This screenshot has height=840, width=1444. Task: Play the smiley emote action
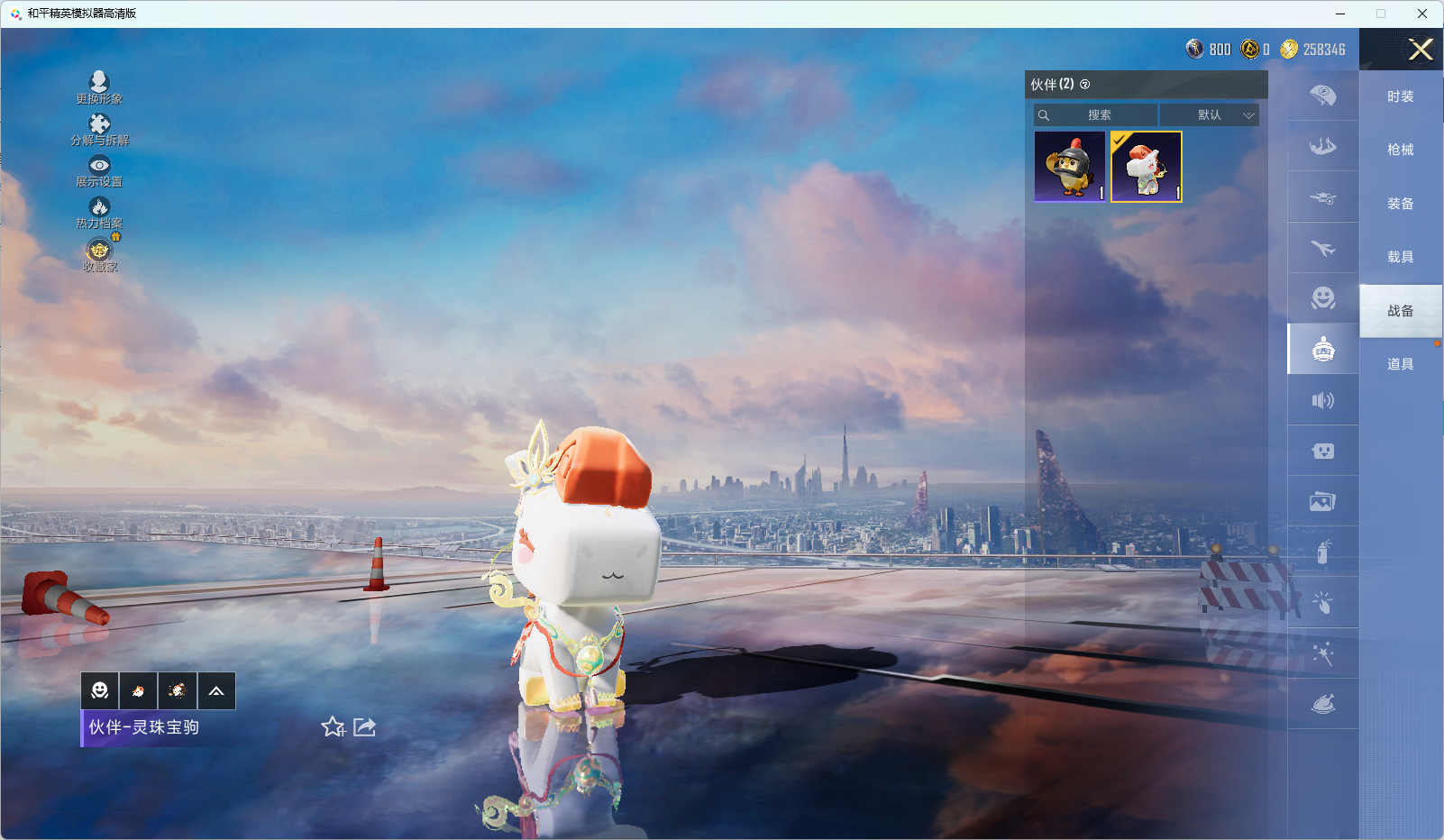click(100, 691)
